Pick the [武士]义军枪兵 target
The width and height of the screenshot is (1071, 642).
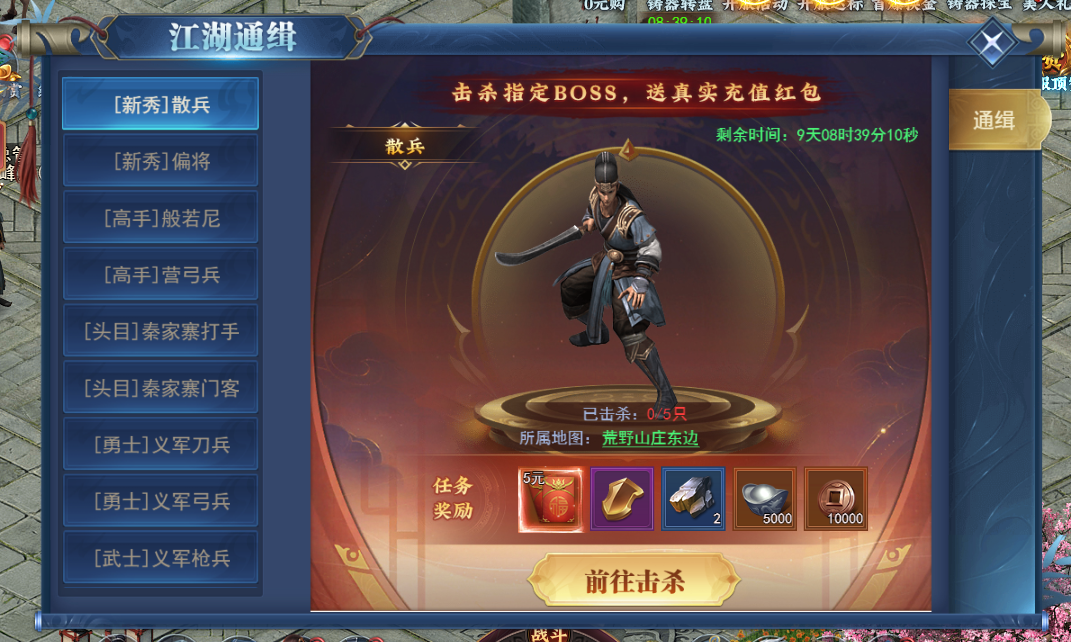click(160, 558)
